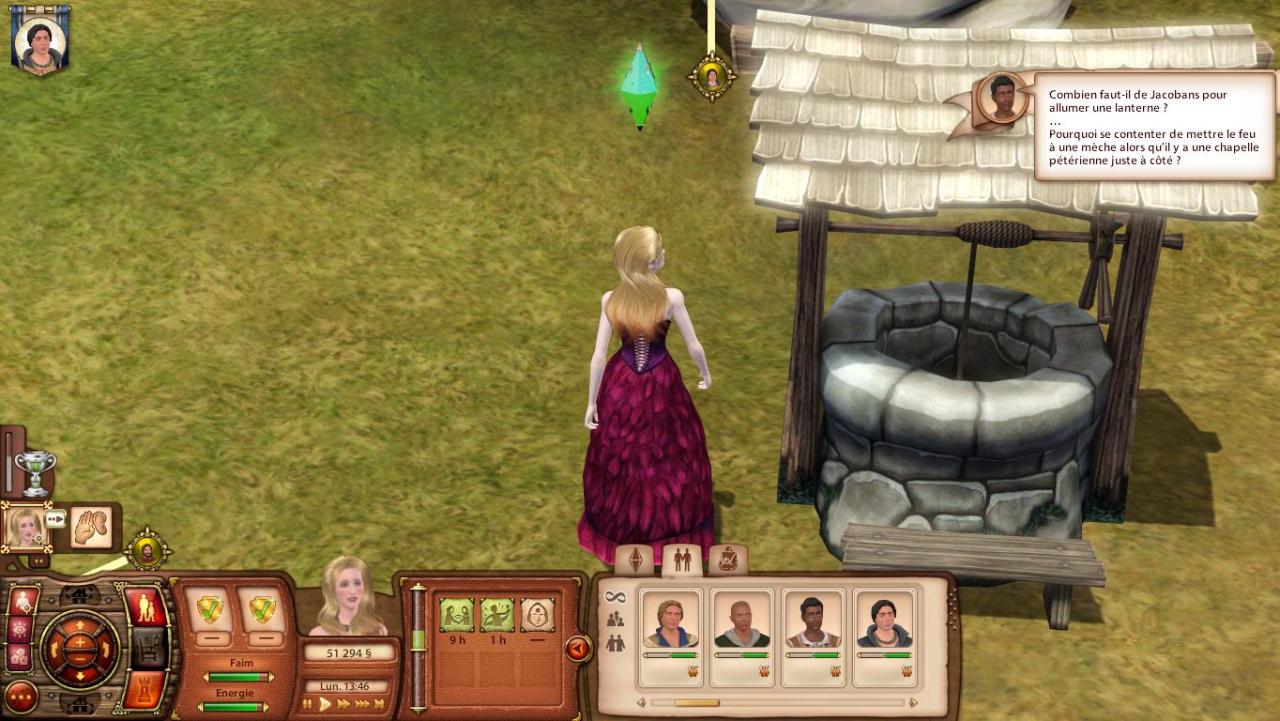Click the speaker portrait on the Jacobans notification

(x=1002, y=98)
